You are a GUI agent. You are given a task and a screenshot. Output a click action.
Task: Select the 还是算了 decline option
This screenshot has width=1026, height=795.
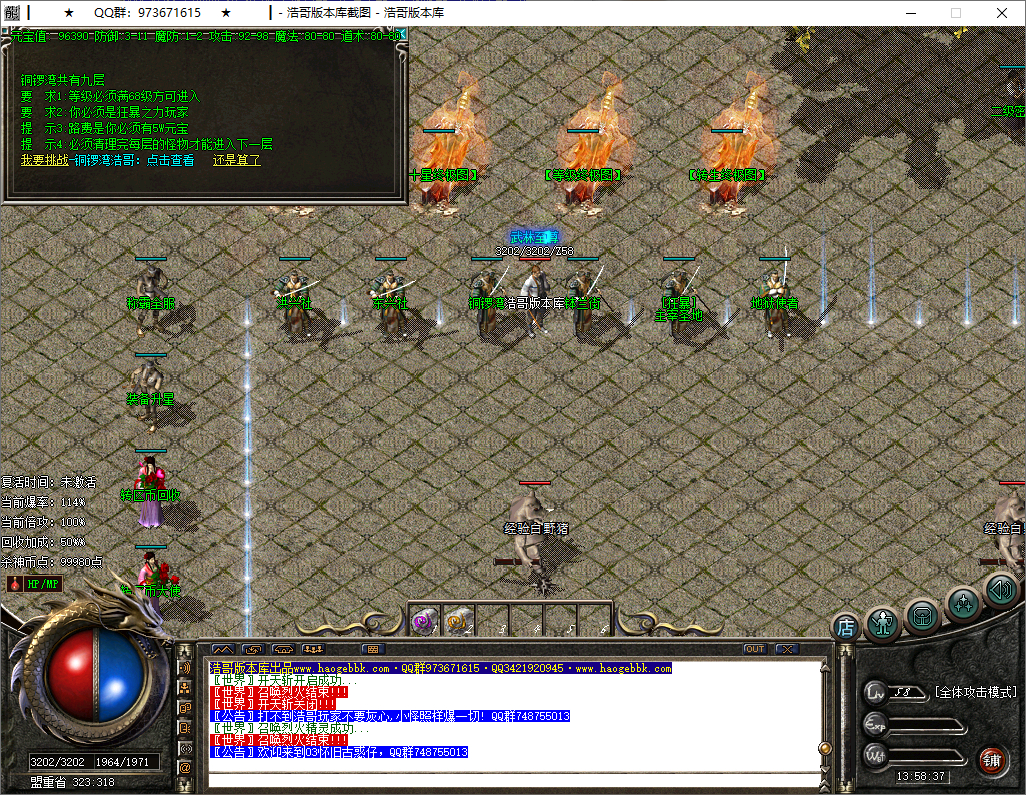(x=236, y=160)
